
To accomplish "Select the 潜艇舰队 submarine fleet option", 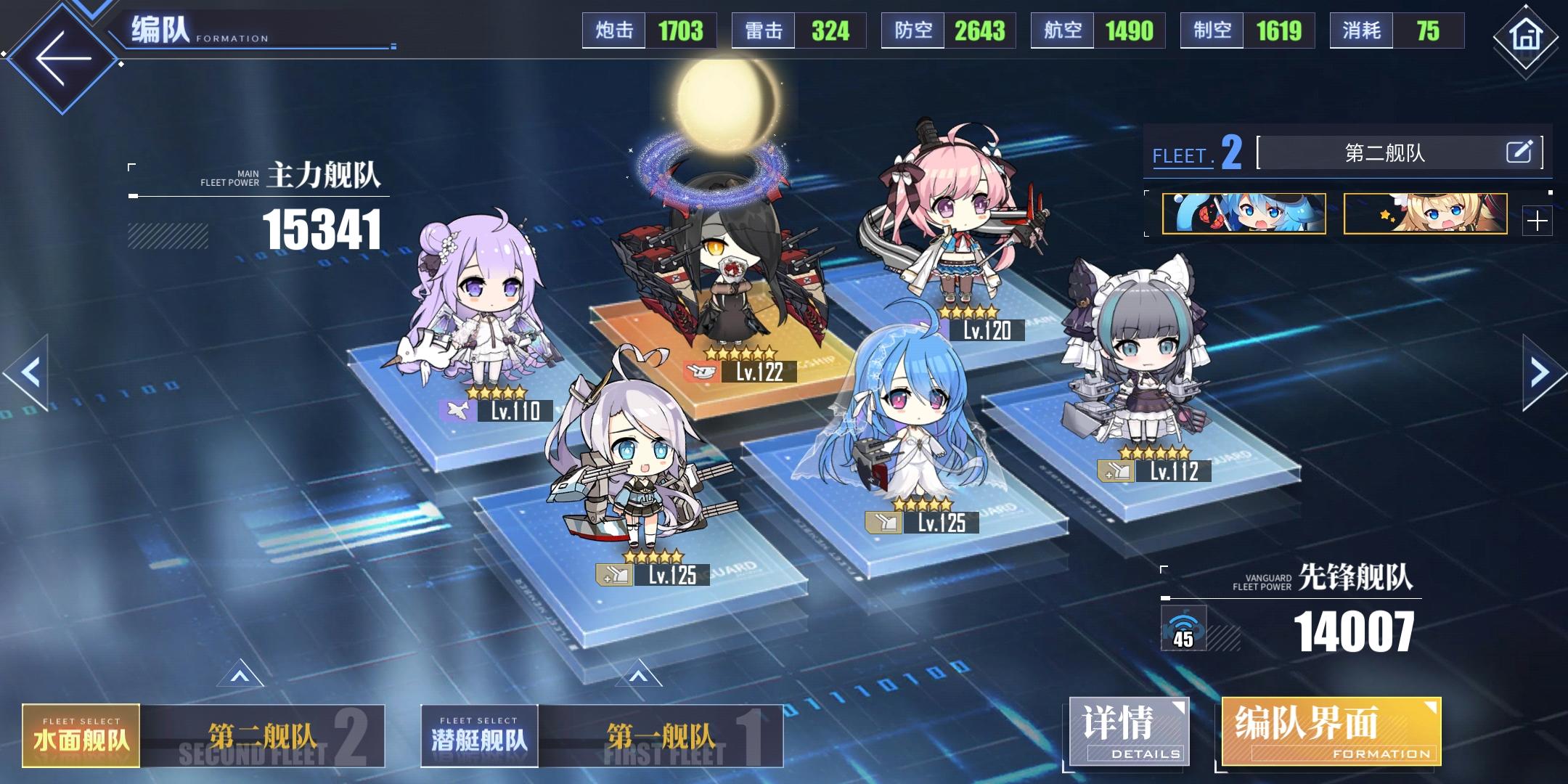I will point(481,733).
